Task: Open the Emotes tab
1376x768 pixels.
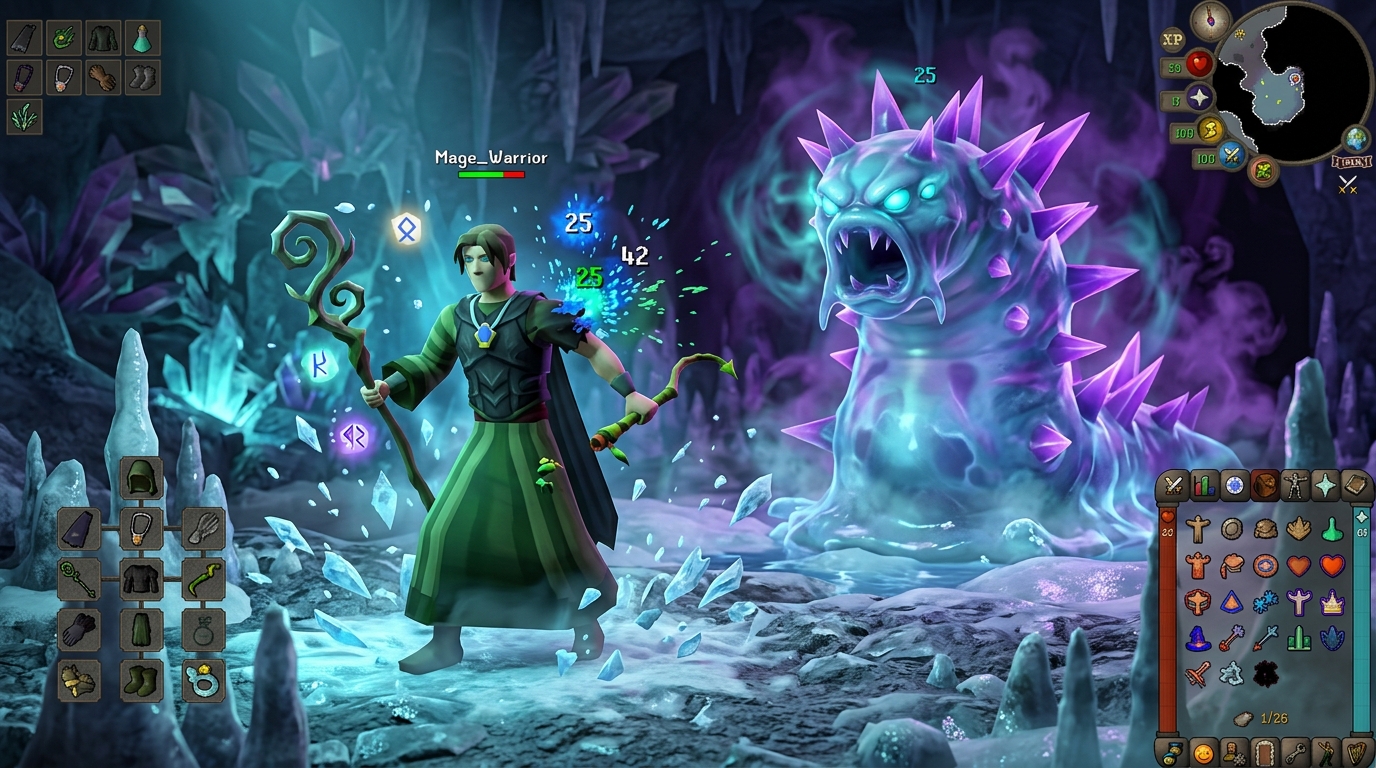Action: [x=1326, y=752]
